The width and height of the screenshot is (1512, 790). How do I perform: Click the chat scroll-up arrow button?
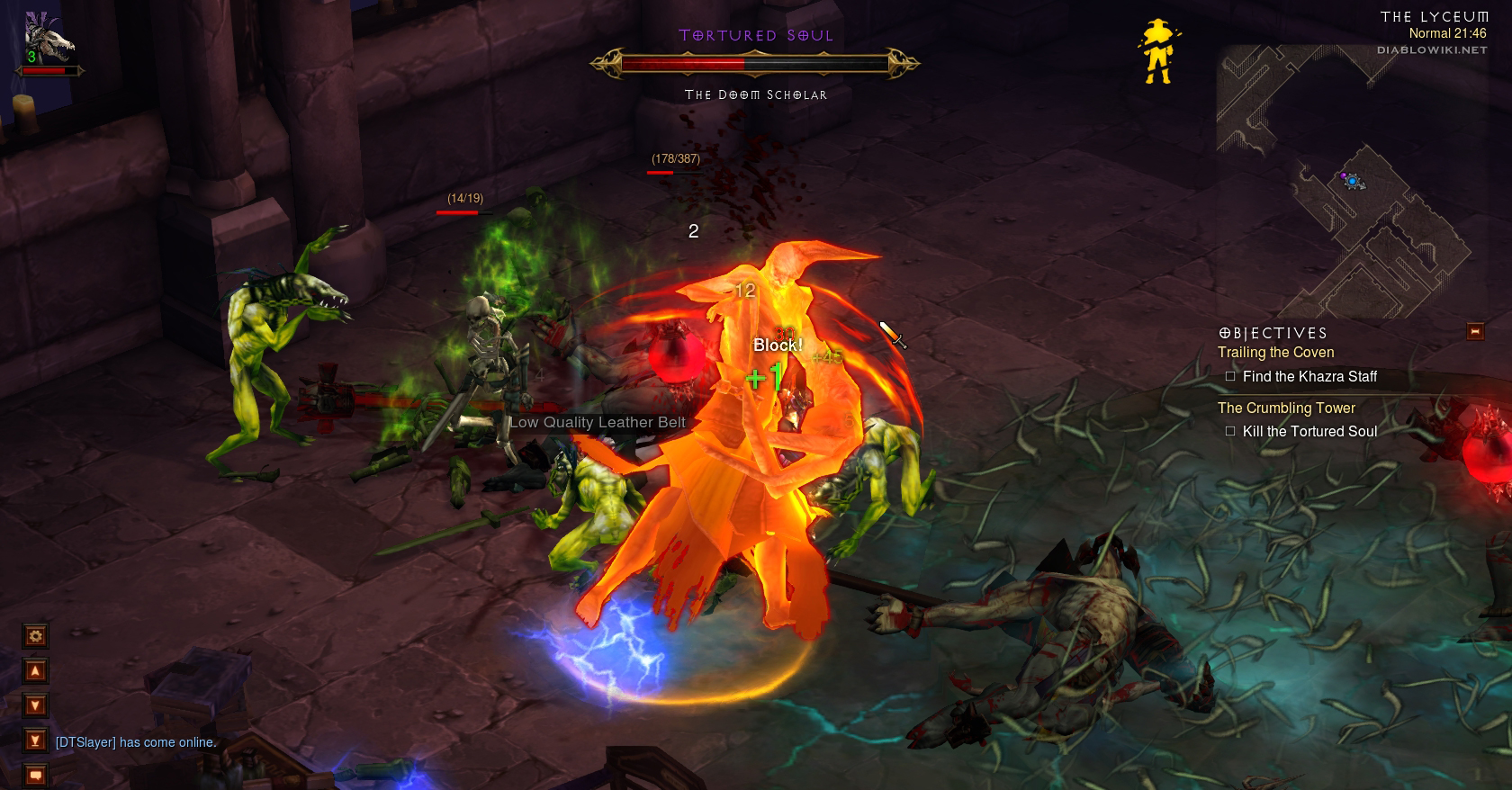[x=35, y=670]
